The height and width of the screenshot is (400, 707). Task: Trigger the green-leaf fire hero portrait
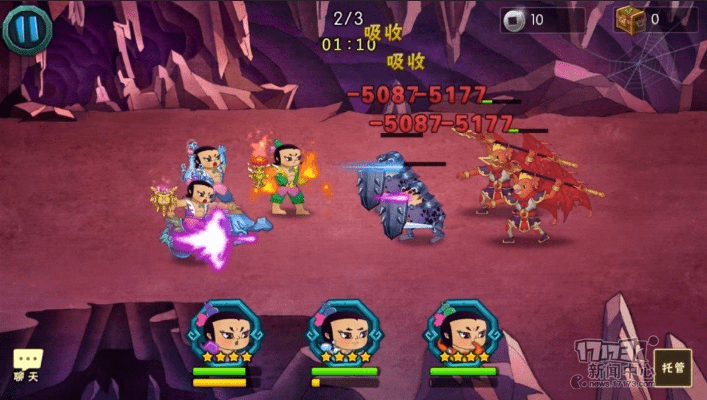pos(461,332)
